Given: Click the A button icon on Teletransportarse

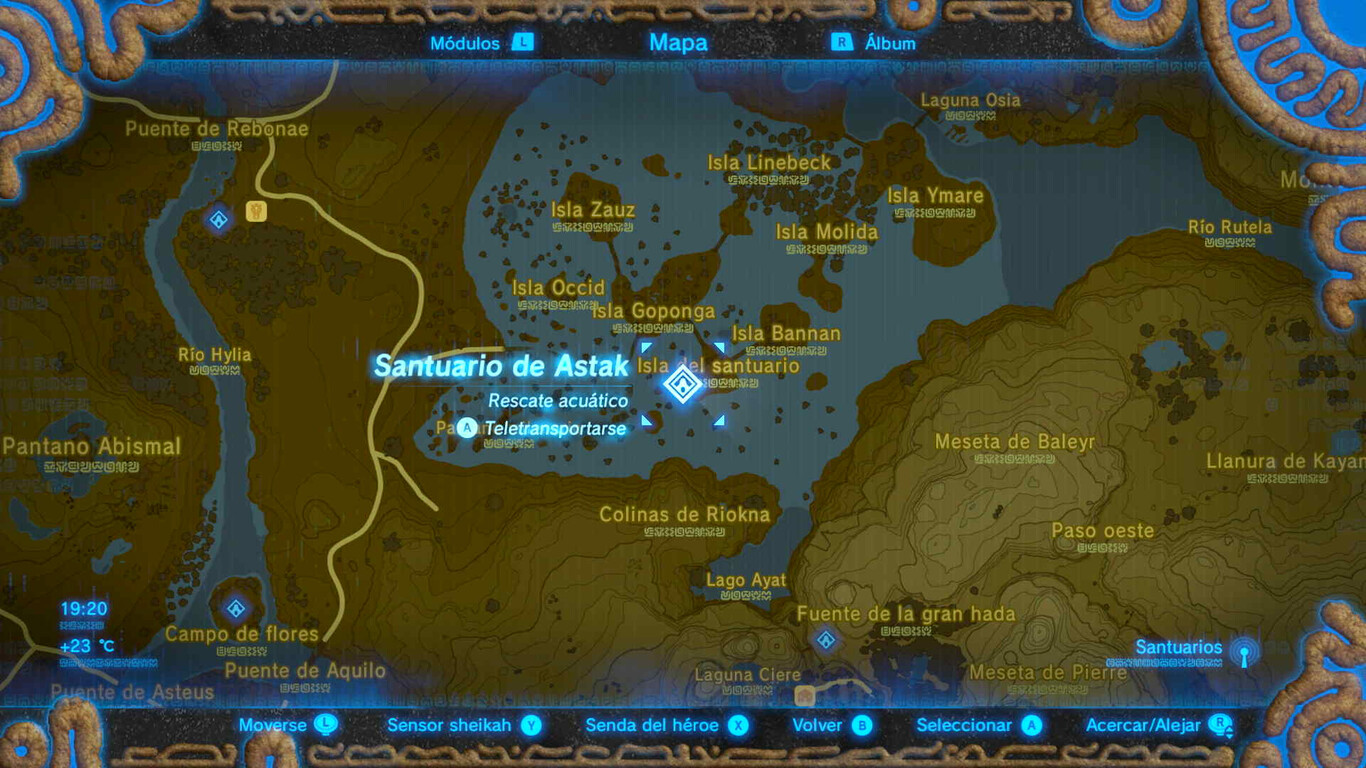Looking at the screenshot, I should [469, 428].
